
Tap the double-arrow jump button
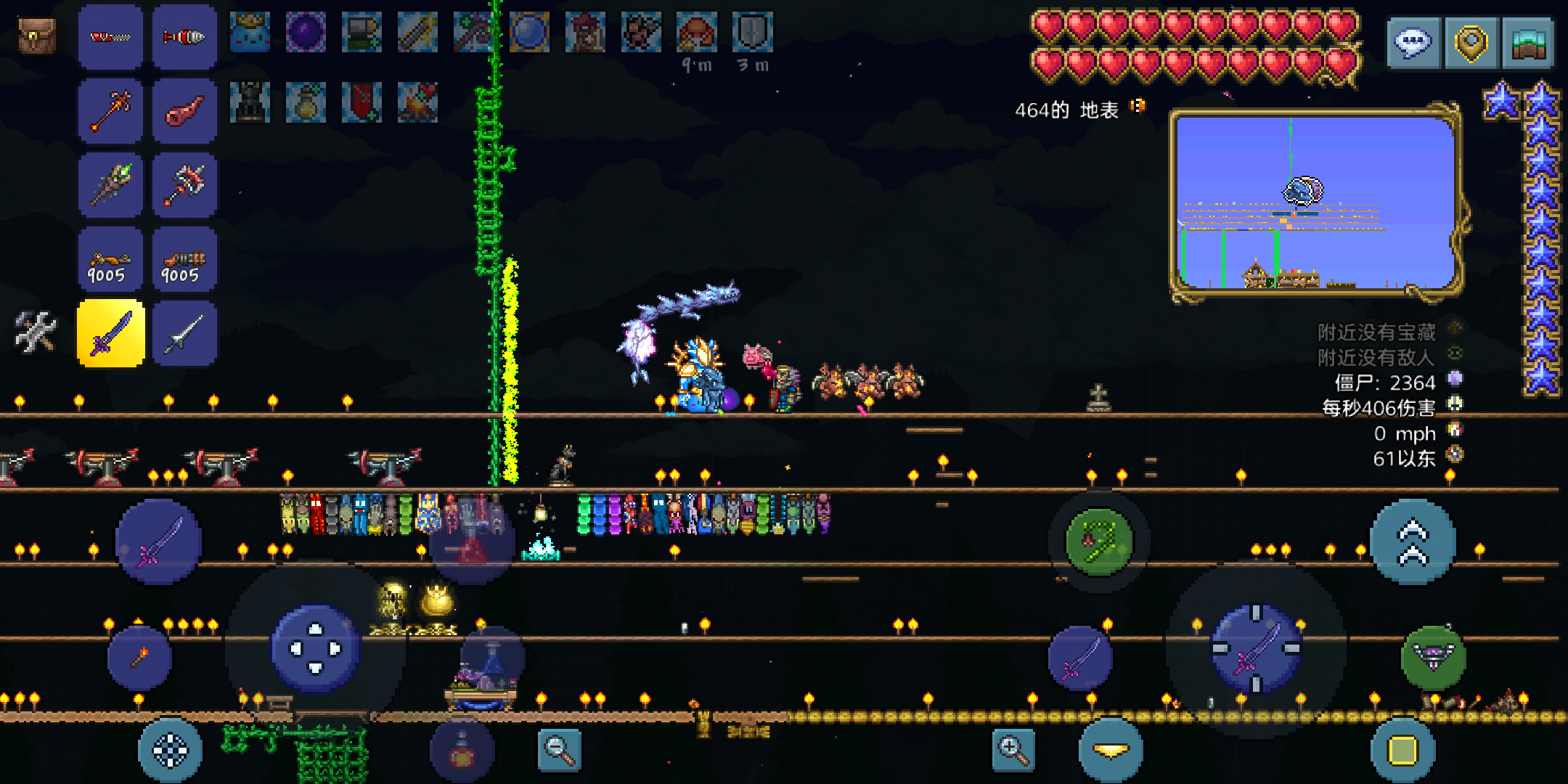tap(1413, 542)
